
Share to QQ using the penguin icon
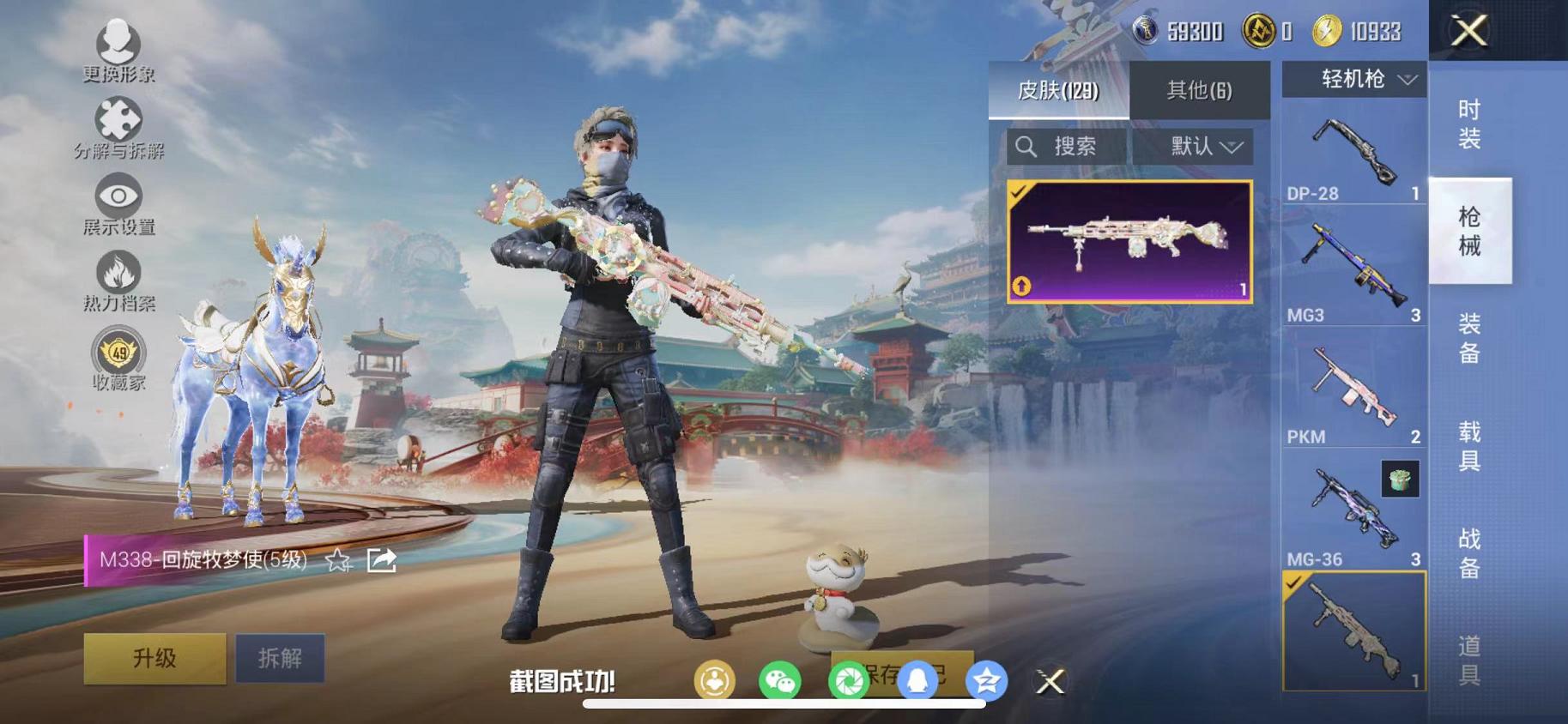(x=919, y=681)
